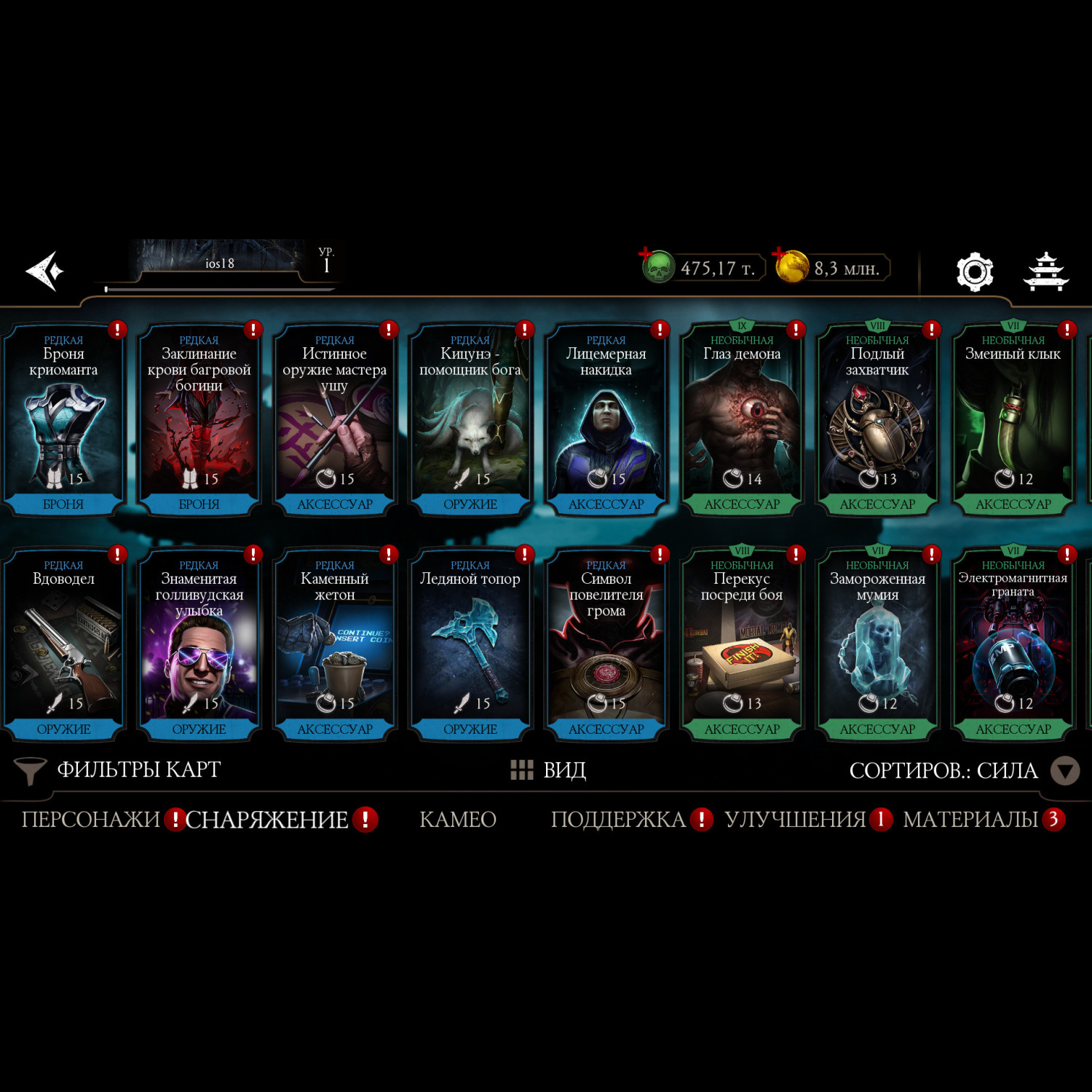The image size is (1092, 1092).
Task: Open settings via the gear icon
Action: 974,272
